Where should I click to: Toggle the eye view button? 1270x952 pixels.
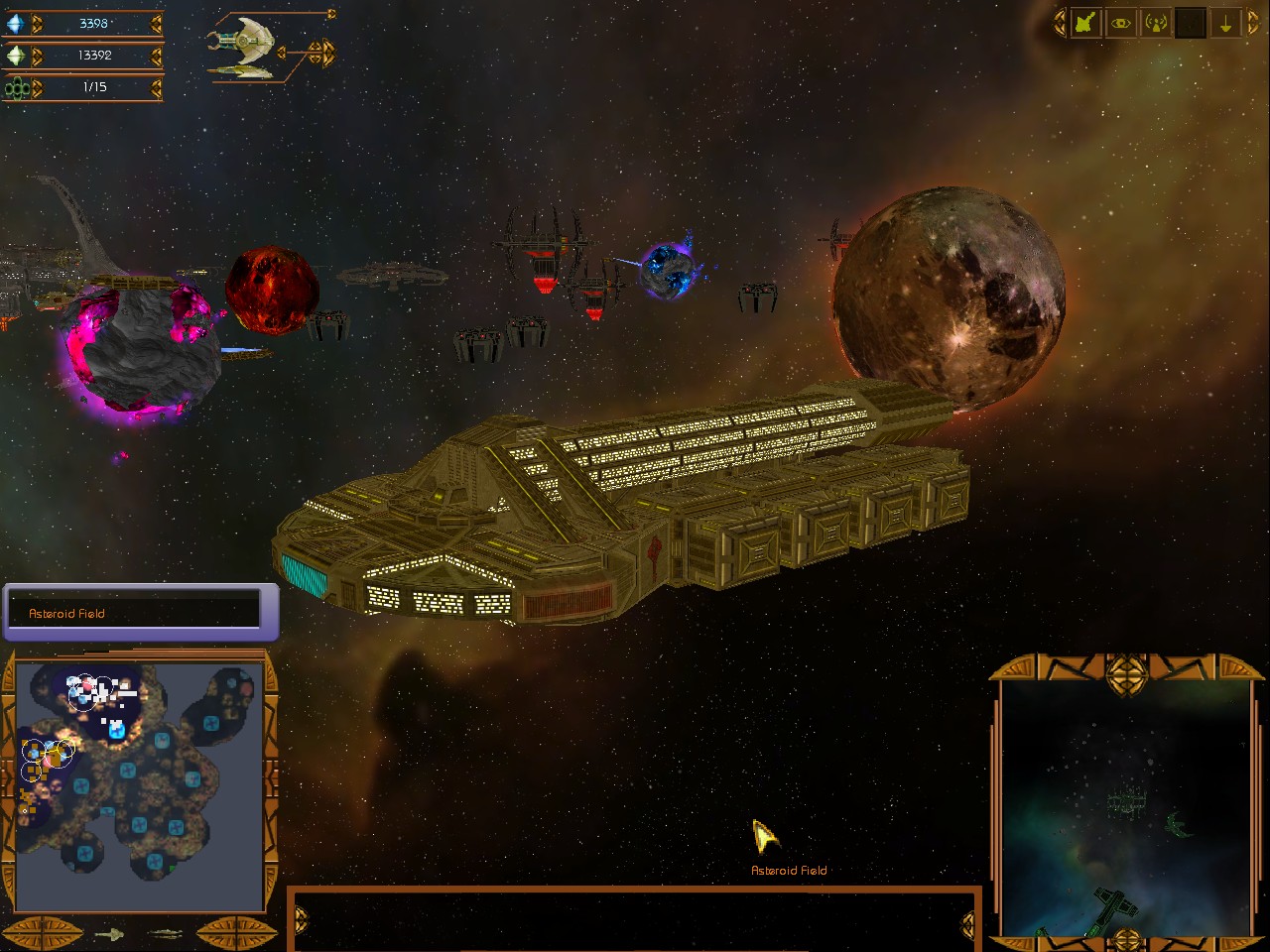coord(1121,24)
